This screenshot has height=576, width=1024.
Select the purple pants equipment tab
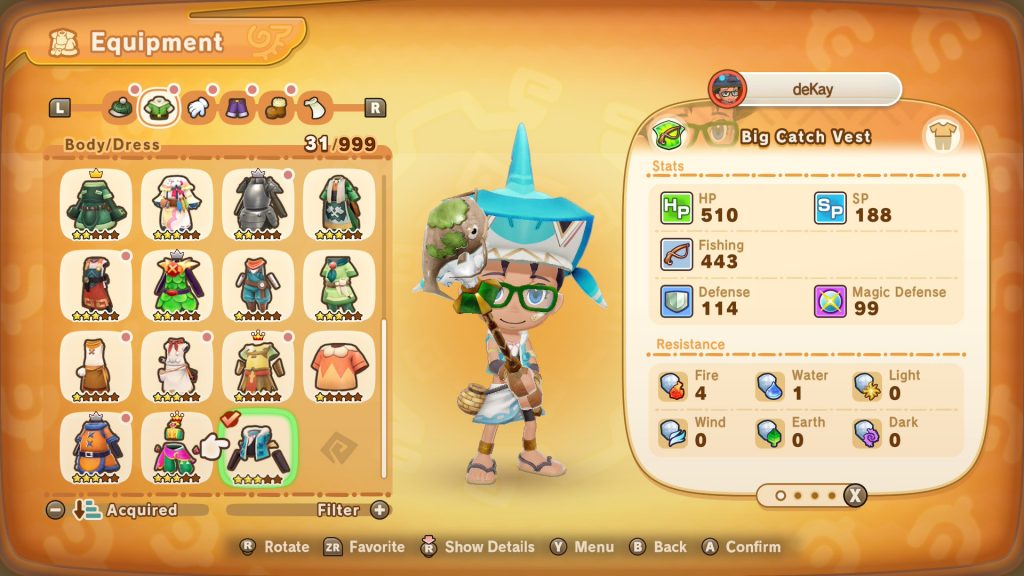(x=236, y=107)
